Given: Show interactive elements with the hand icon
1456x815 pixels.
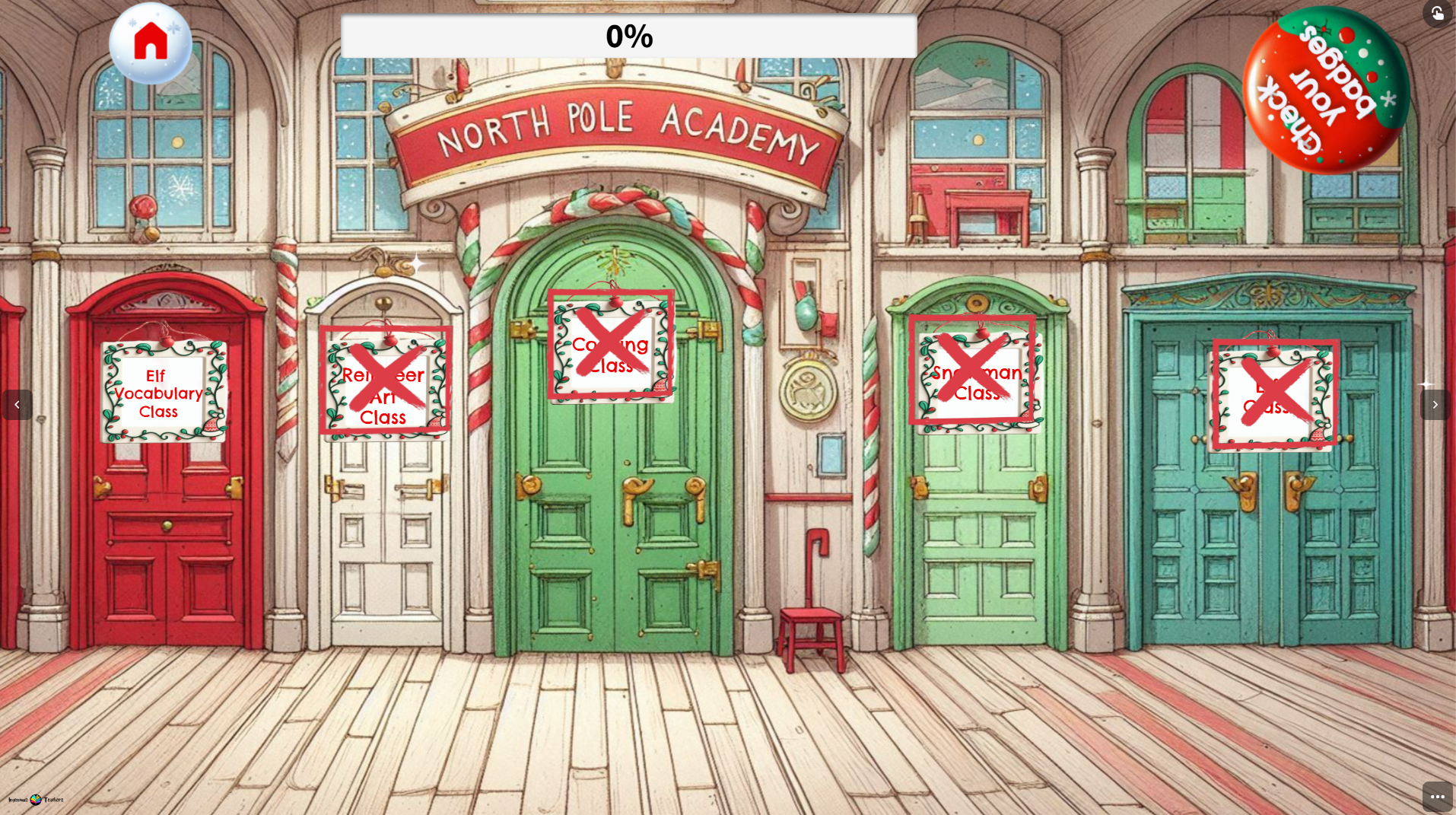Looking at the screenshot, I should tap(1437, 13).
